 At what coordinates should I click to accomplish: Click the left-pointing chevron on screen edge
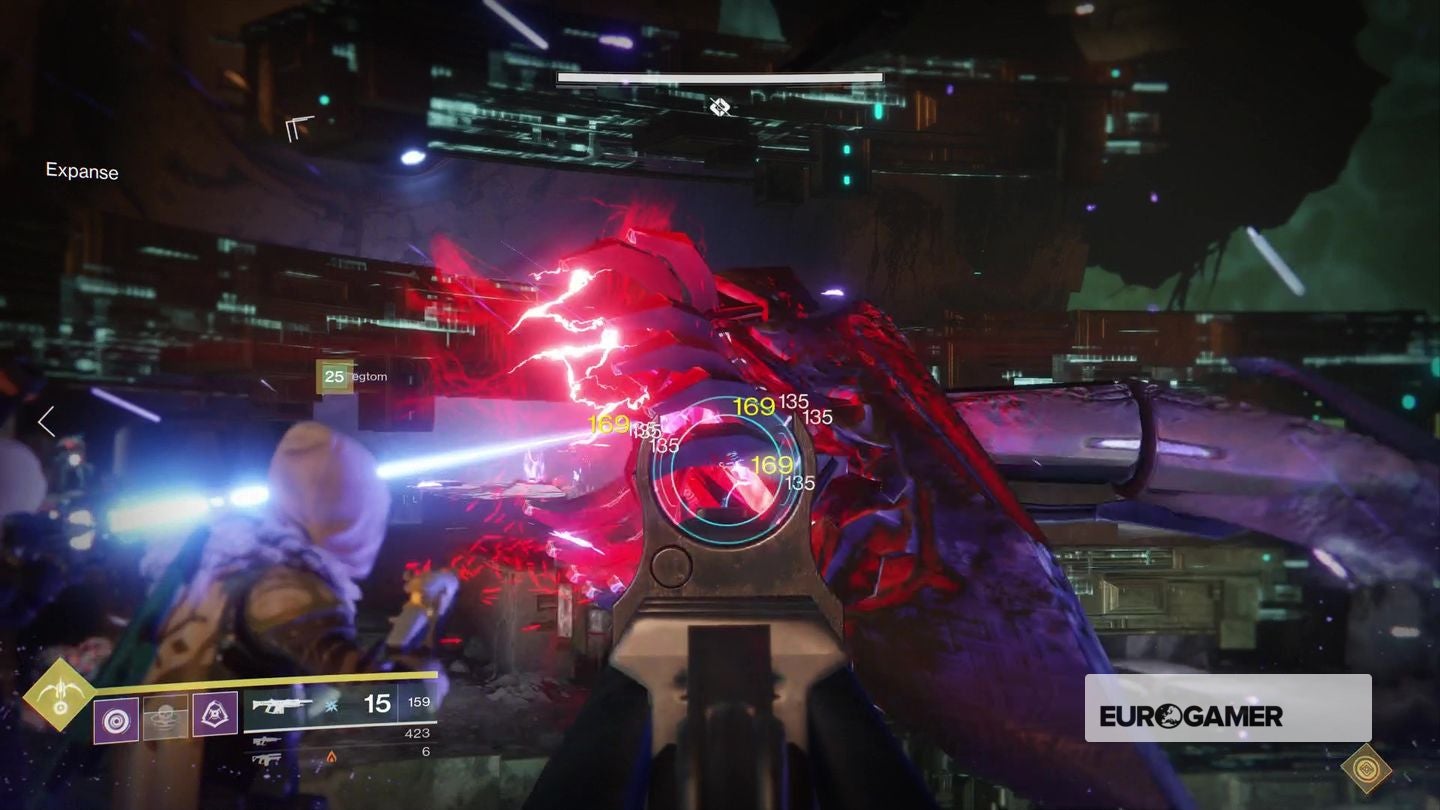click(46, 422)
